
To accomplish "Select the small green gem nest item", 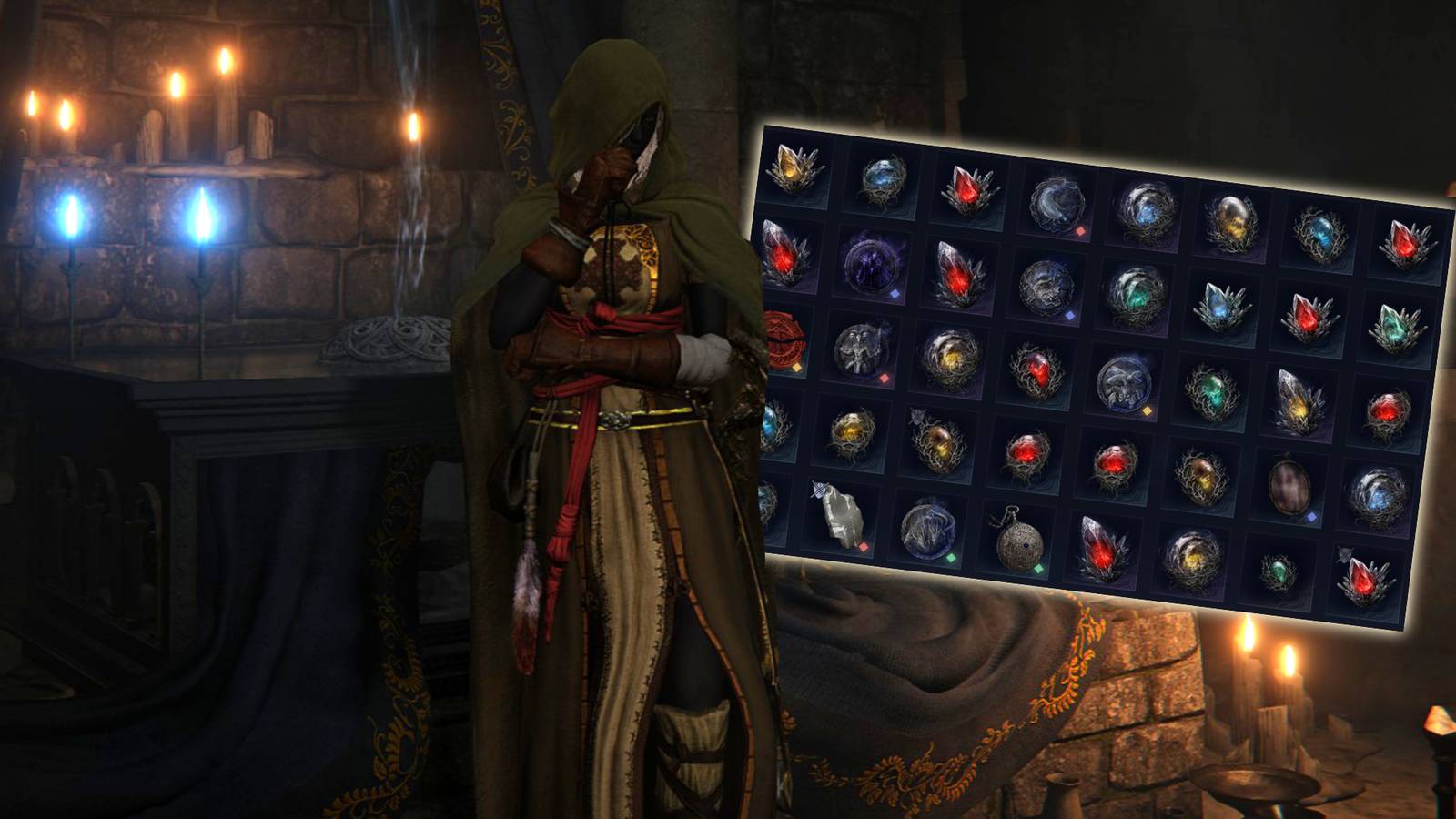I will coord(1279,571).
